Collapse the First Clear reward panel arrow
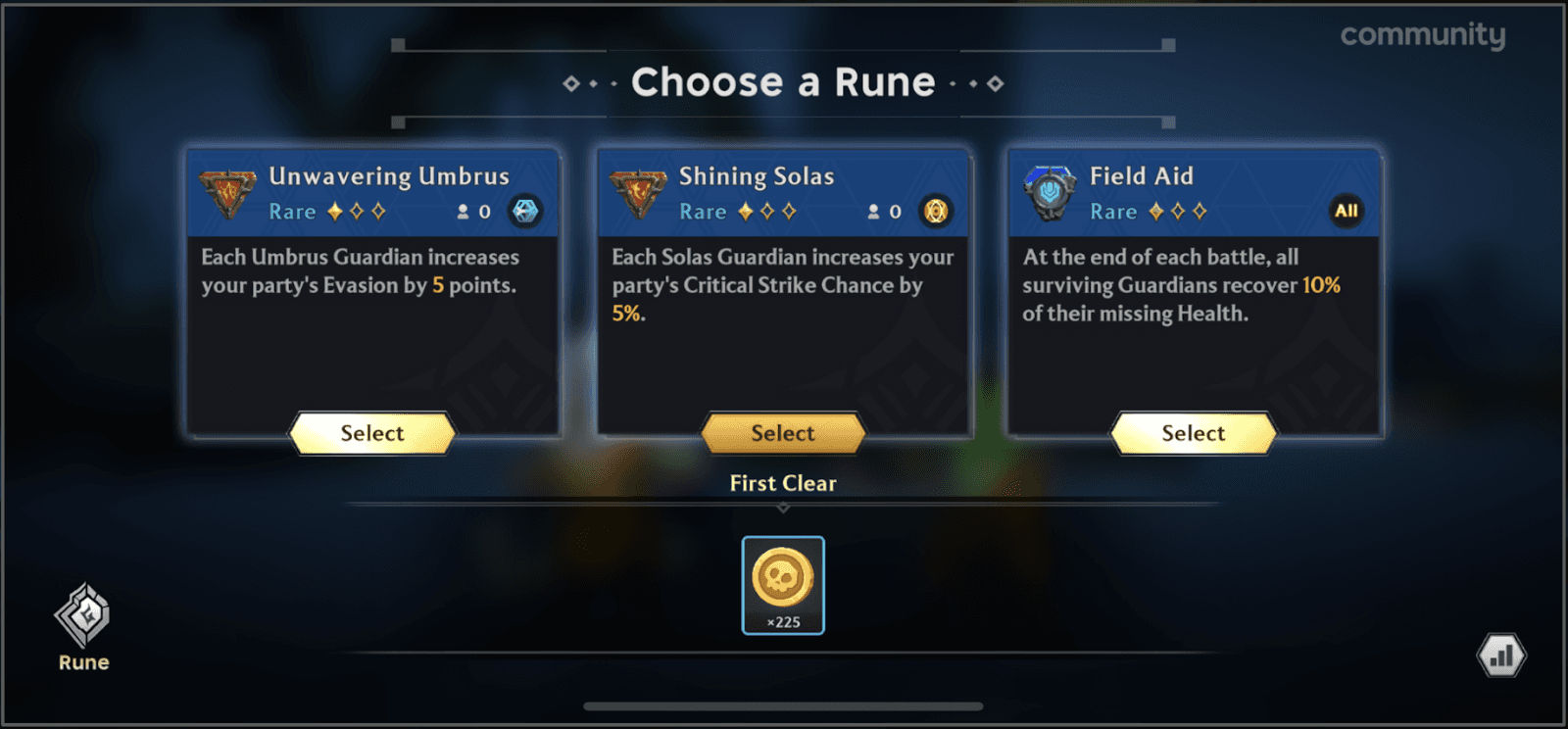 tap(782, 508)
